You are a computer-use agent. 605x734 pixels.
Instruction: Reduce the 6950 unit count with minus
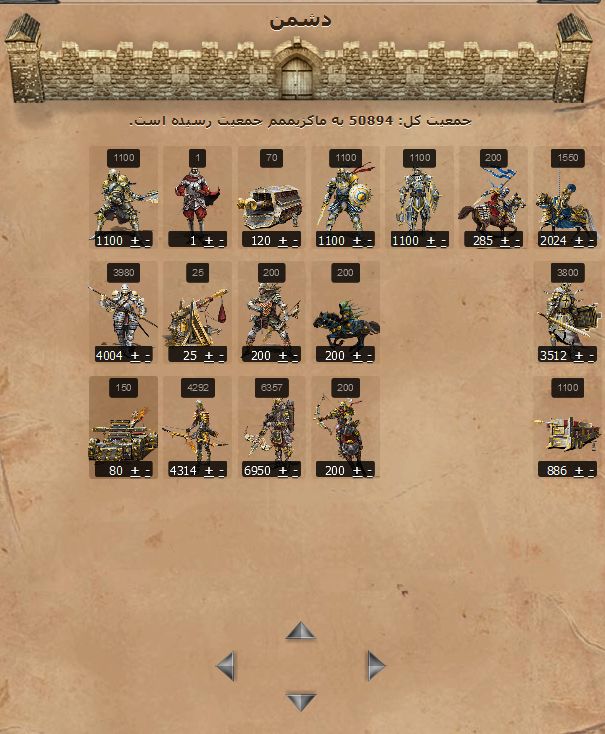click(x=295, y=471)
